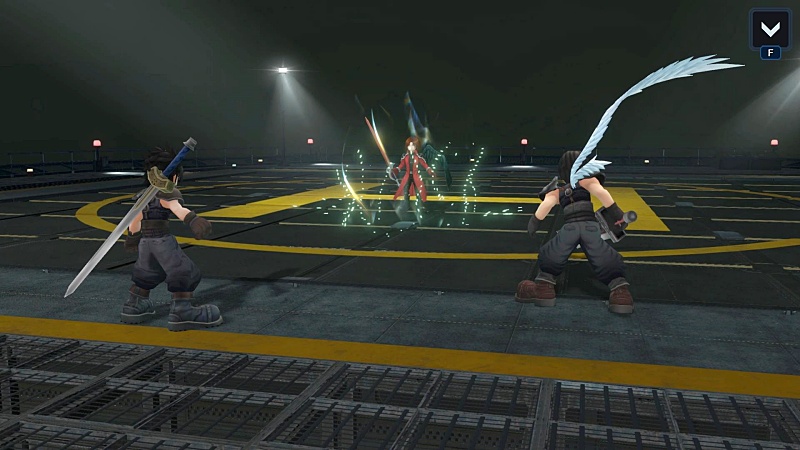Click the down-arrow skip button
Screen dimensions: 800x450
[x=770, y=28]
